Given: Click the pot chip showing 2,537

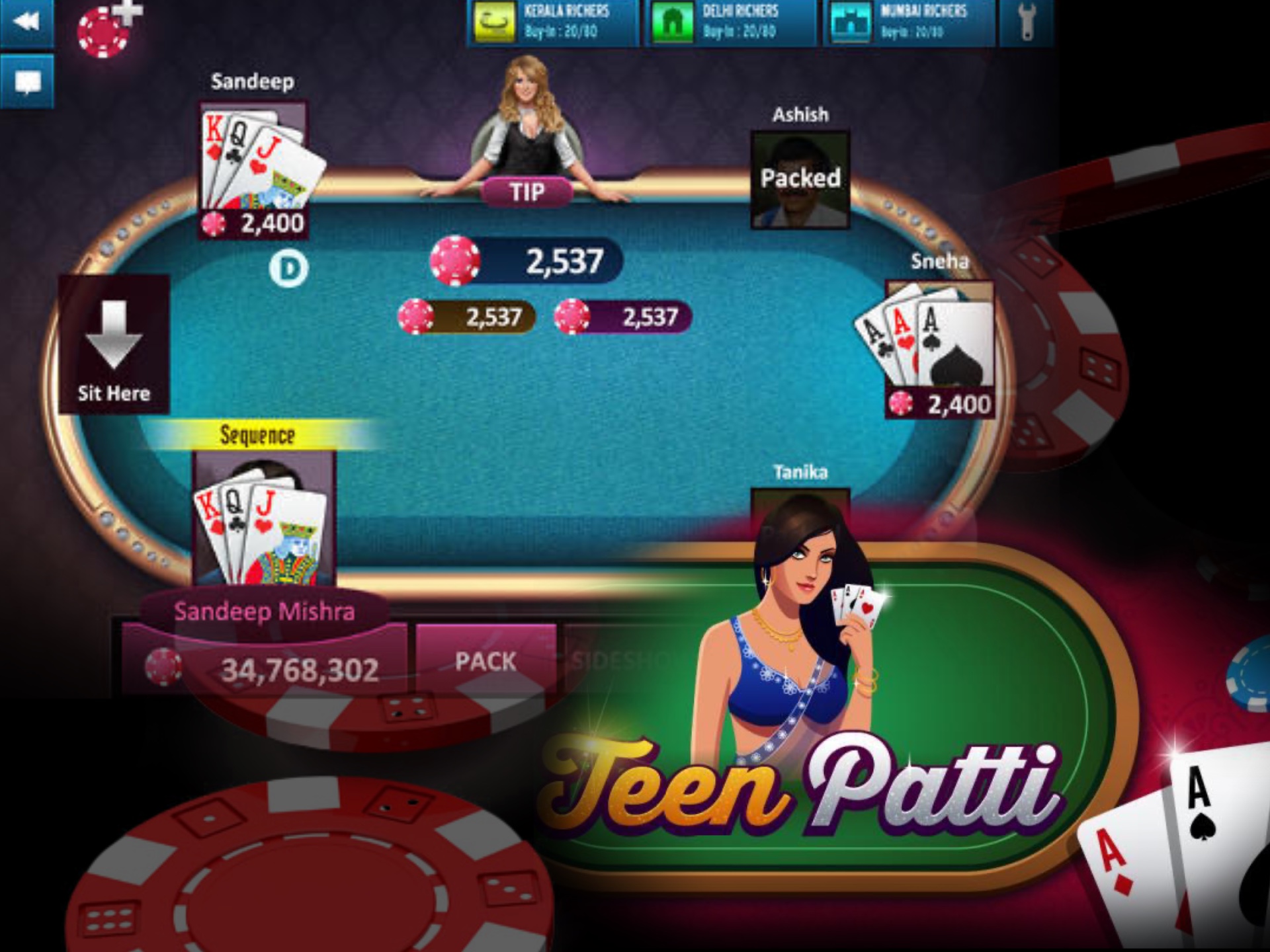Looking at the screenshot, I should (456, 260).
